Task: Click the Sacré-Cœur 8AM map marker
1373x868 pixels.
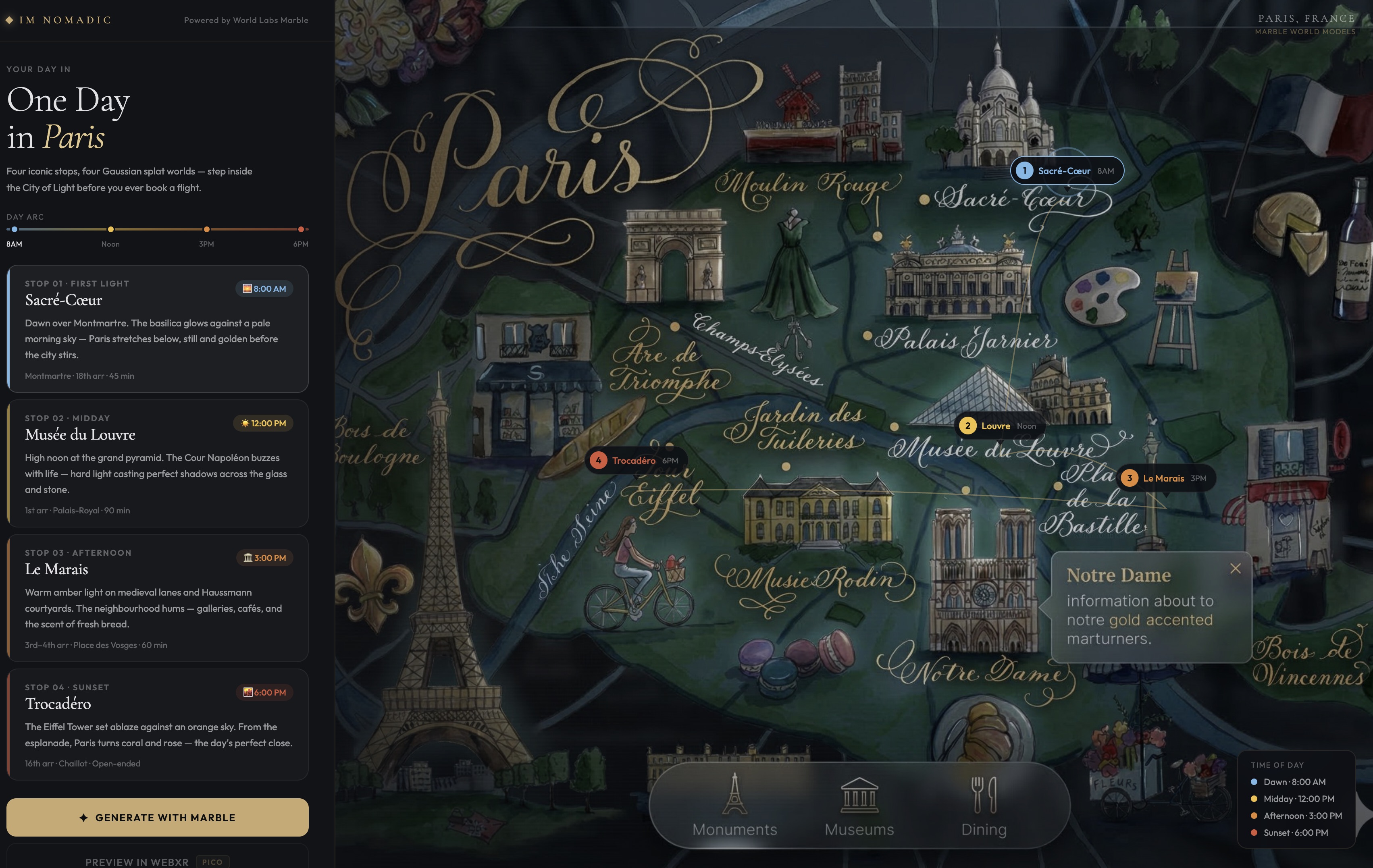Action: [1066, 170]
